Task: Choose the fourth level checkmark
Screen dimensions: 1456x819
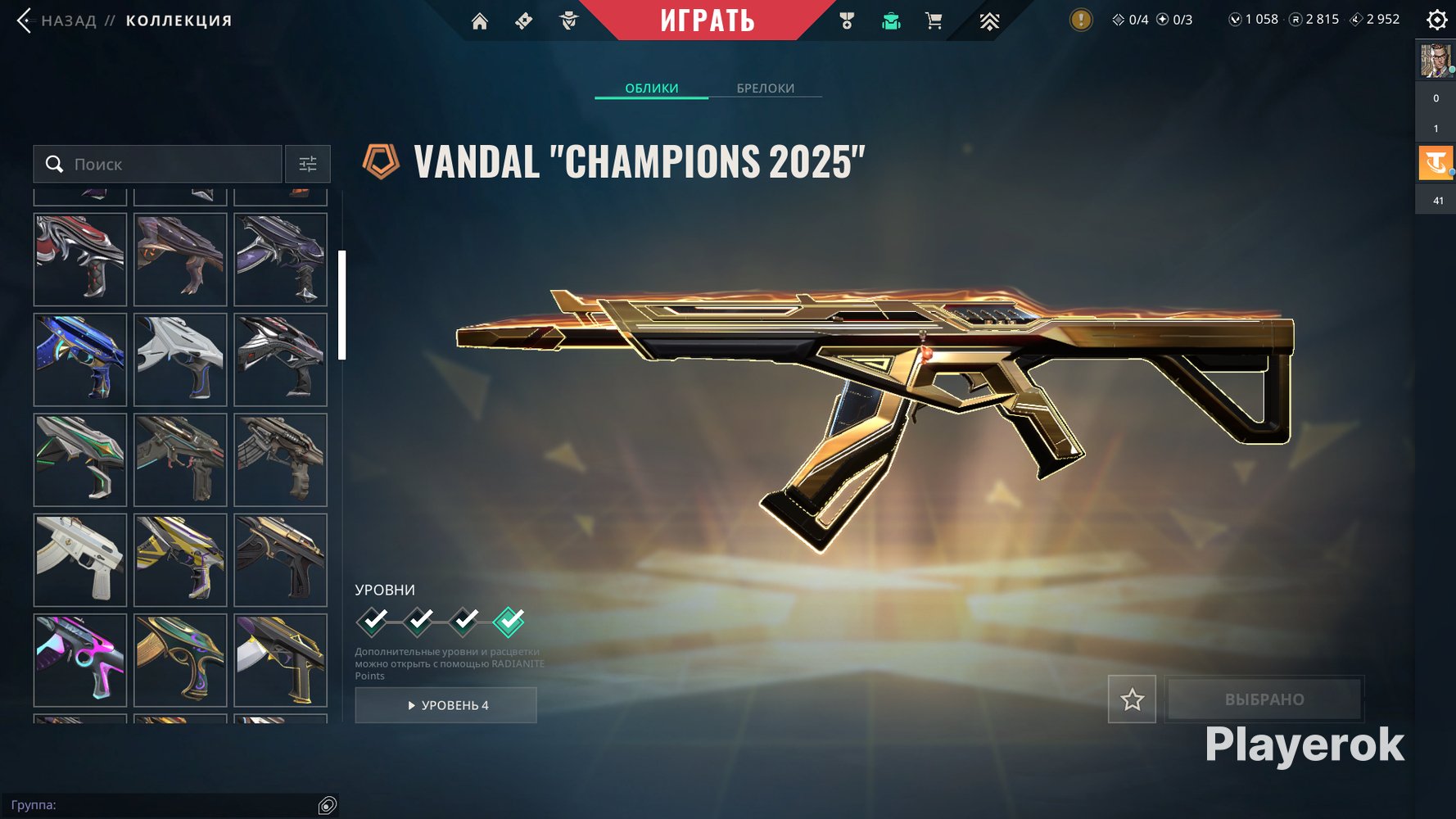Action: [x=509, y=622]
